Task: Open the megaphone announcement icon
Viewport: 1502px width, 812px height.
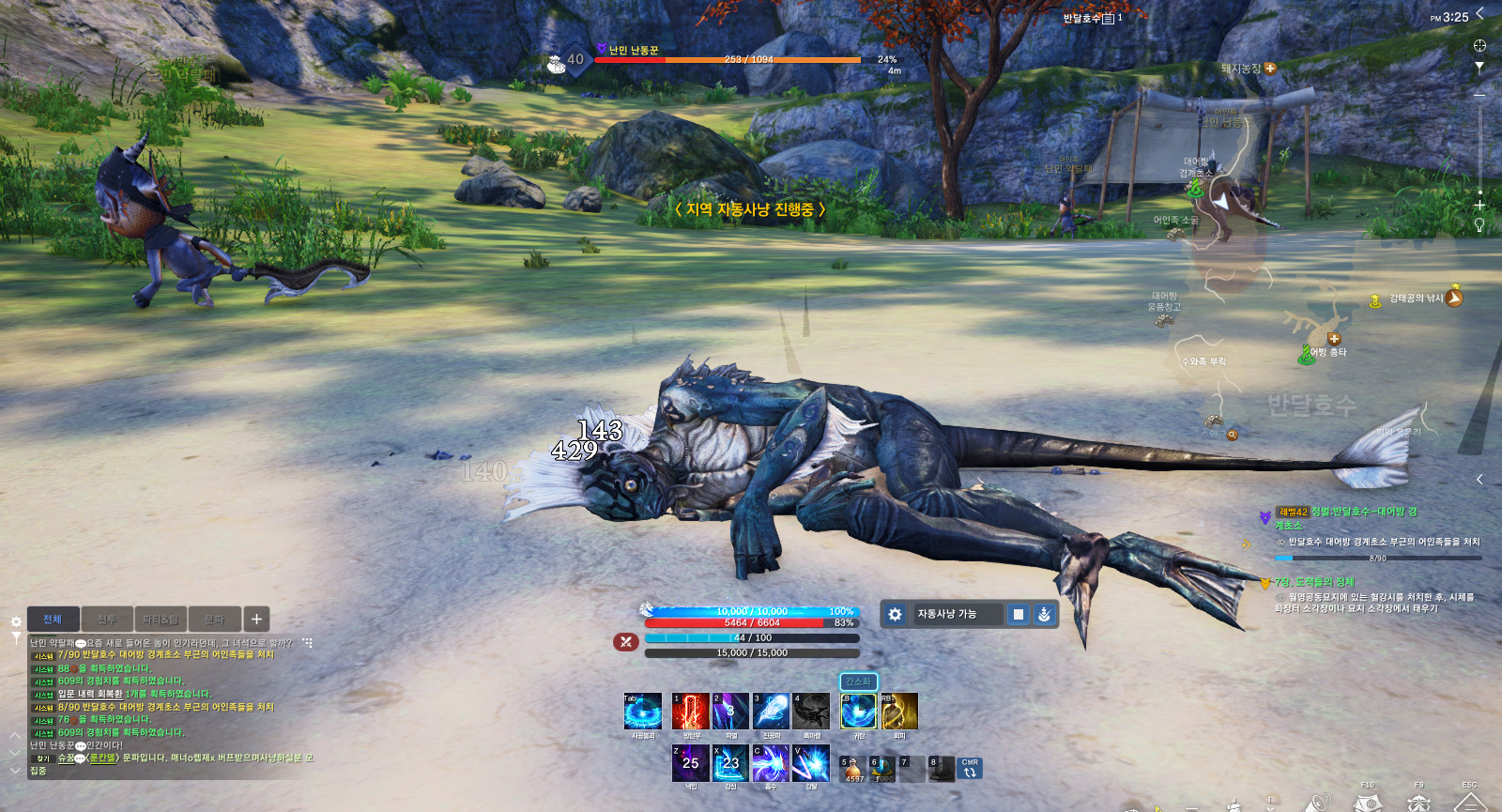Action: (x=1319, y=803)
